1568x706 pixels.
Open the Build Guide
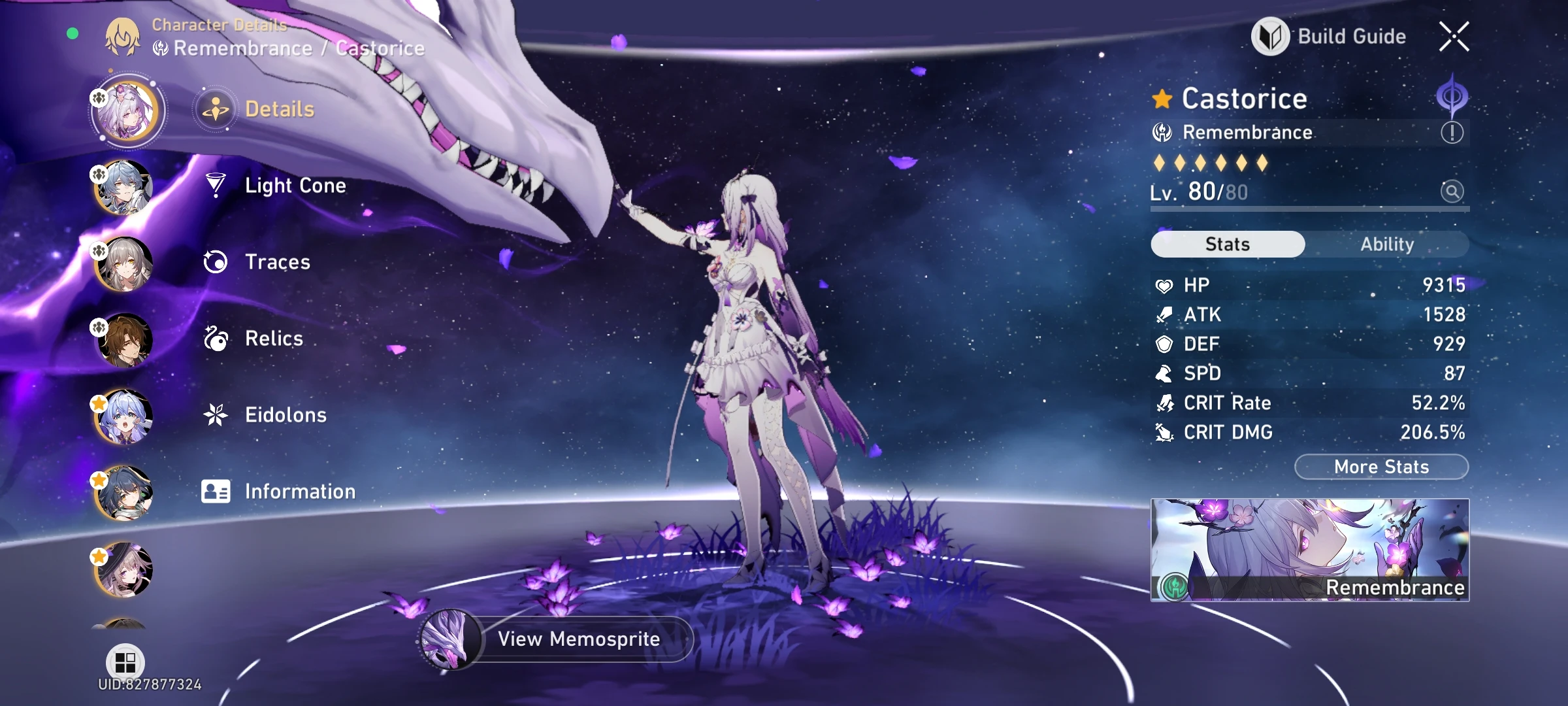point(1330,37)
